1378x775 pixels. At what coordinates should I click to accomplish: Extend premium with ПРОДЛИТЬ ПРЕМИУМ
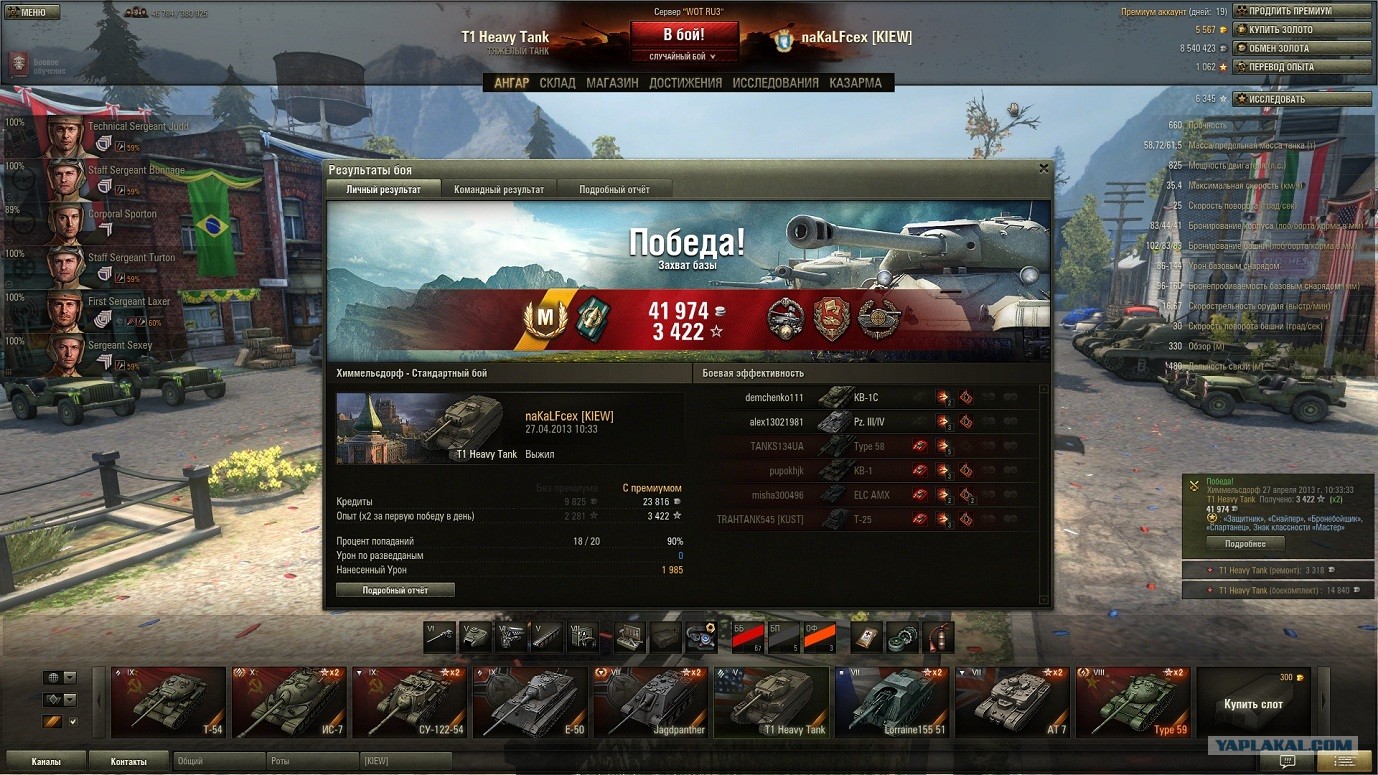(1303, 11)
